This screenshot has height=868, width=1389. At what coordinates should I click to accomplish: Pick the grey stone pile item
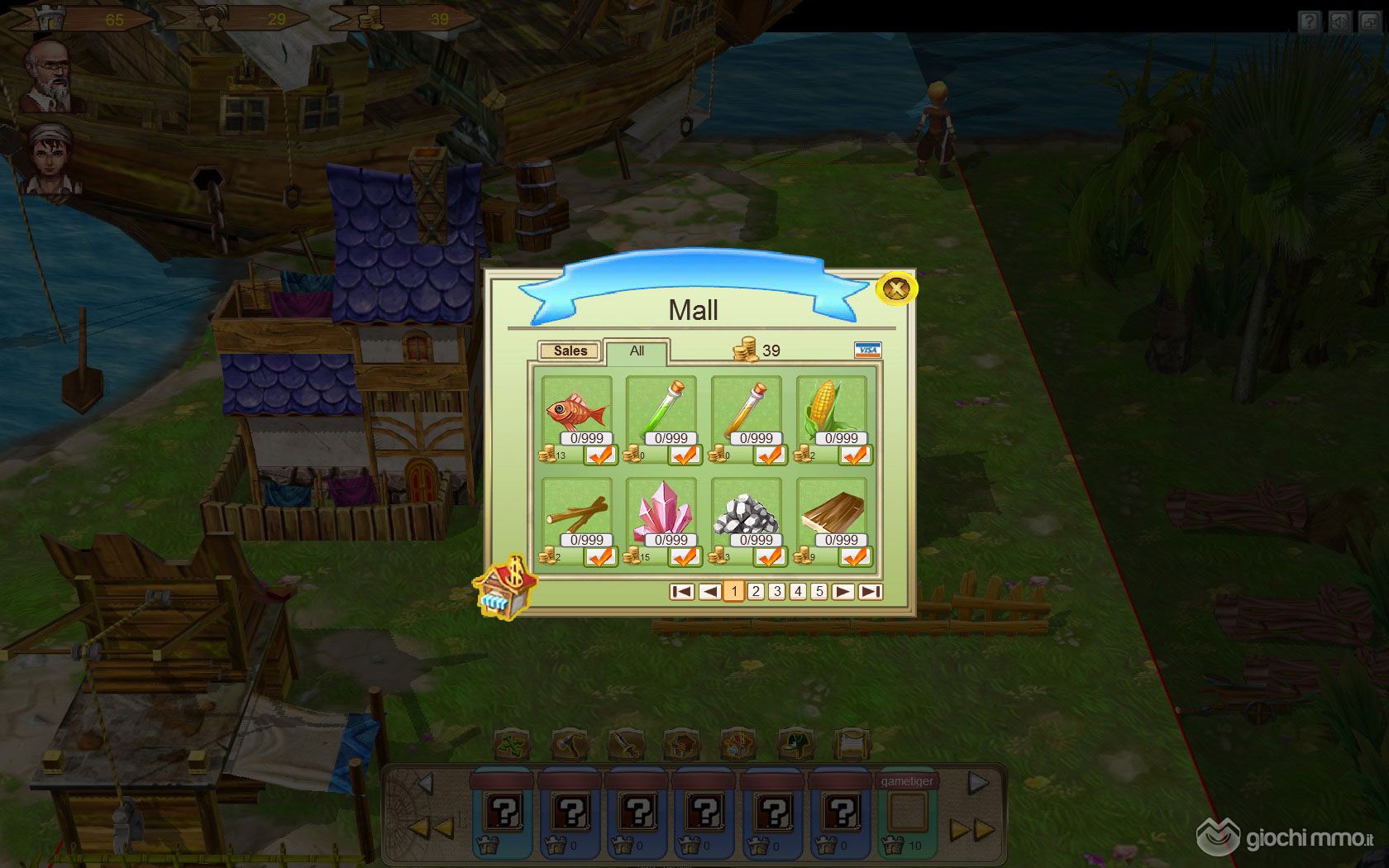pyautogui.click(x=747, y=513)
